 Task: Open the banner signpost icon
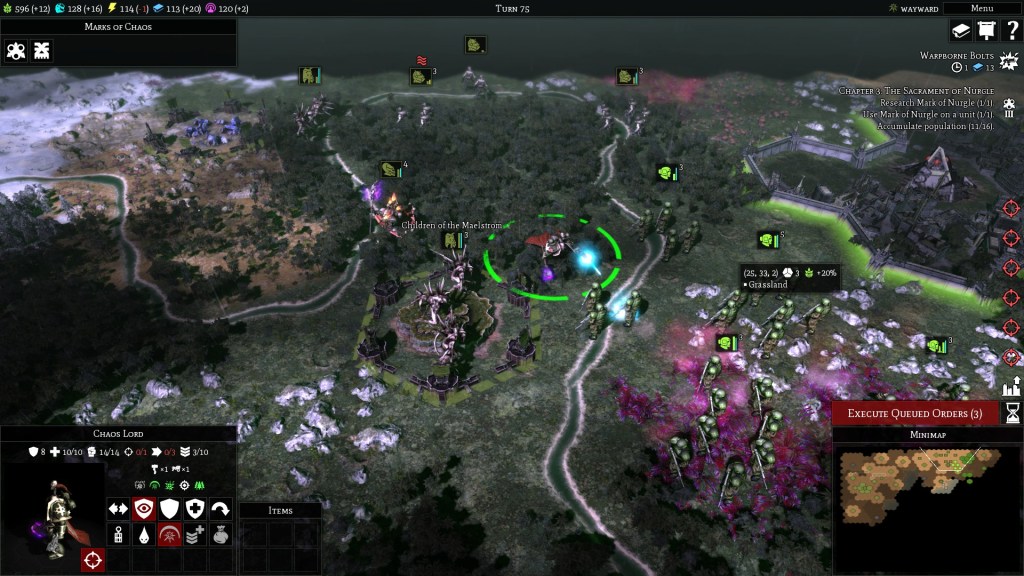pyautogui.click(x=986, y=31)
